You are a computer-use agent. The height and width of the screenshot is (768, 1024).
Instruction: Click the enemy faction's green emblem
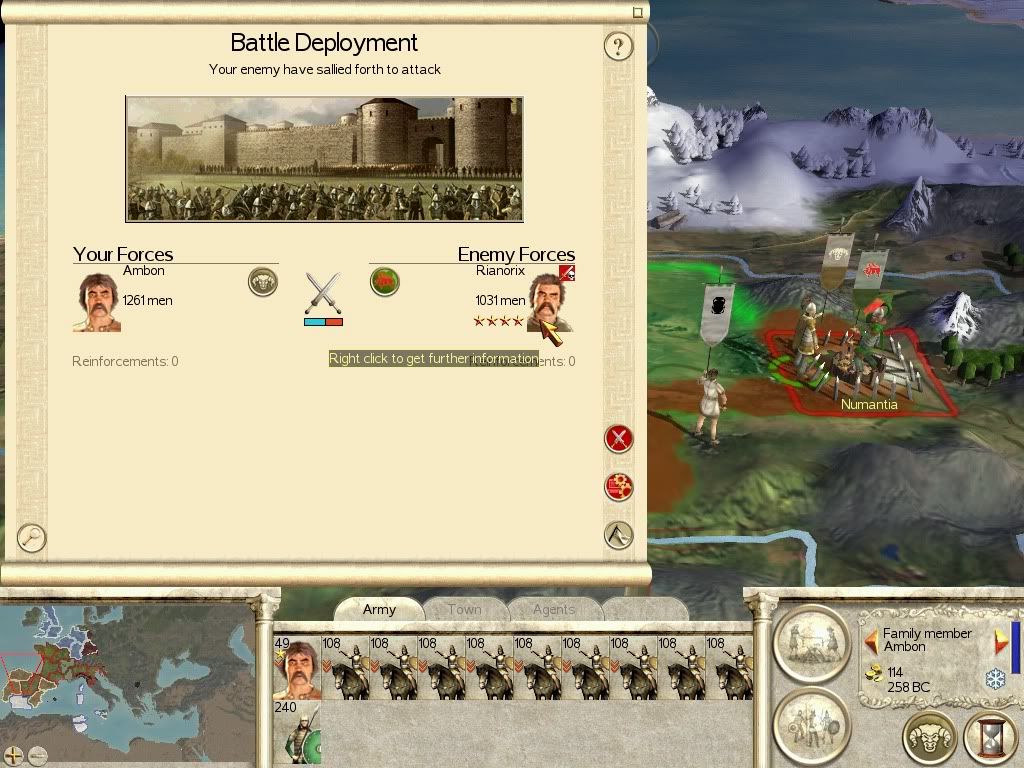click(385, 282)
